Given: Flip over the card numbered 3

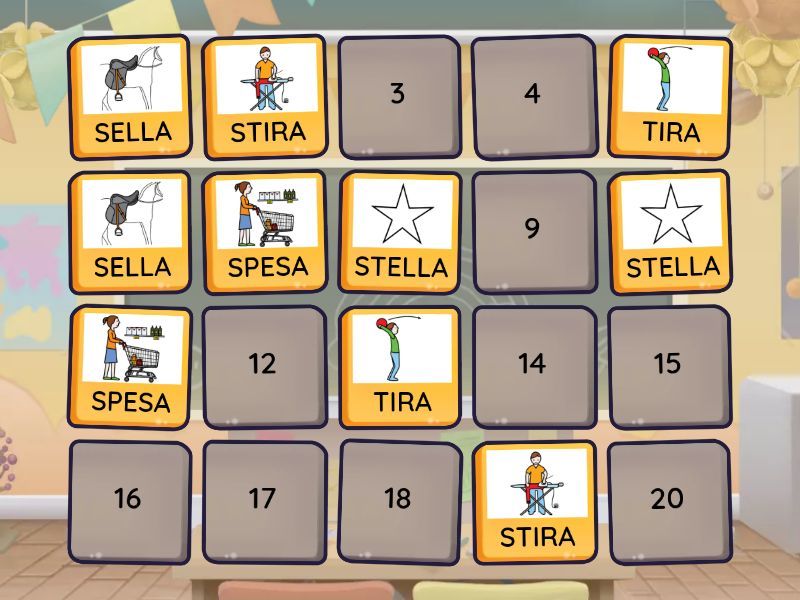Looking at the screenshot, I should 399,96.
